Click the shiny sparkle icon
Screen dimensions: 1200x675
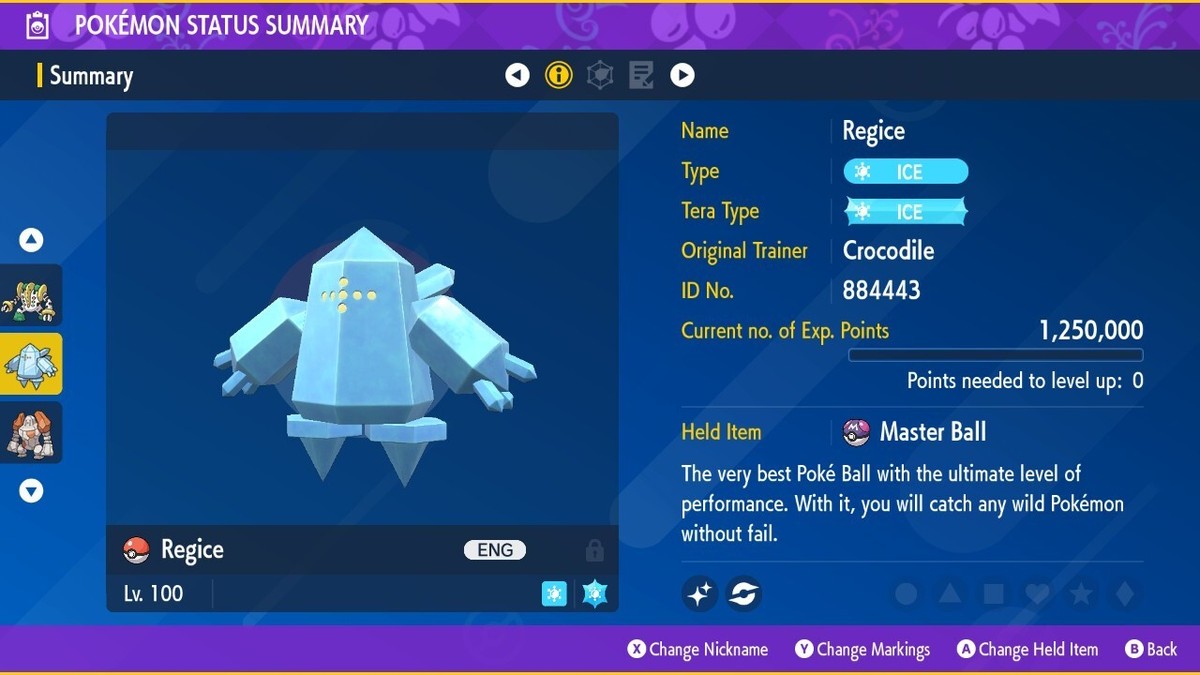[x=700, y=594]
